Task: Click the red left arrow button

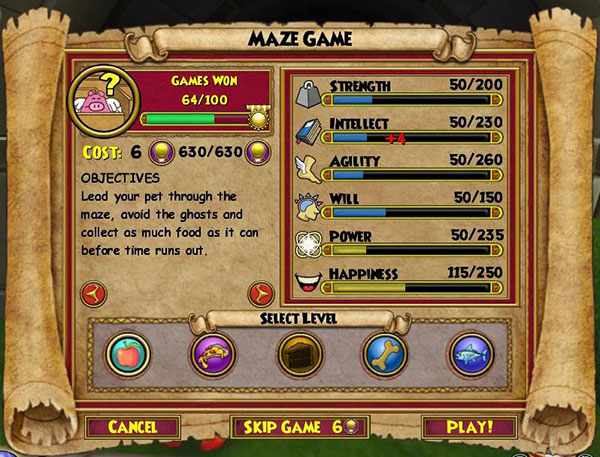Action: click(91, 292)
